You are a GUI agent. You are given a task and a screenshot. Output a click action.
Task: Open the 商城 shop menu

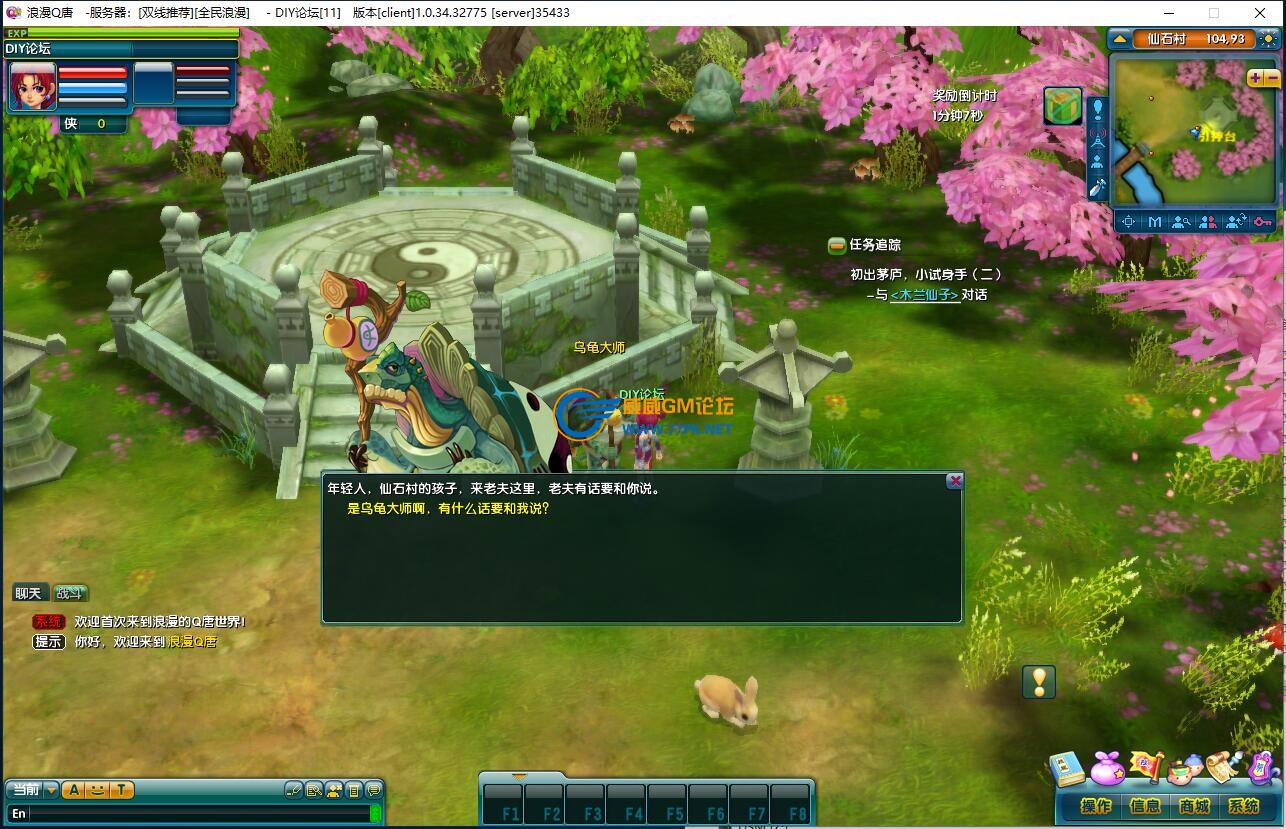point(1194,806)
